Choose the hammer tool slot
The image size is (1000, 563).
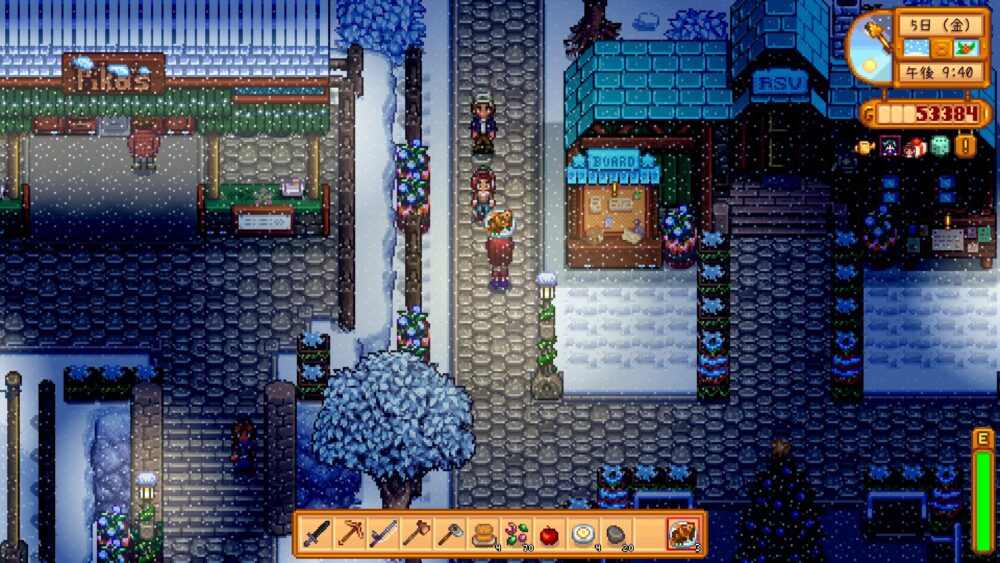(416, 534)
